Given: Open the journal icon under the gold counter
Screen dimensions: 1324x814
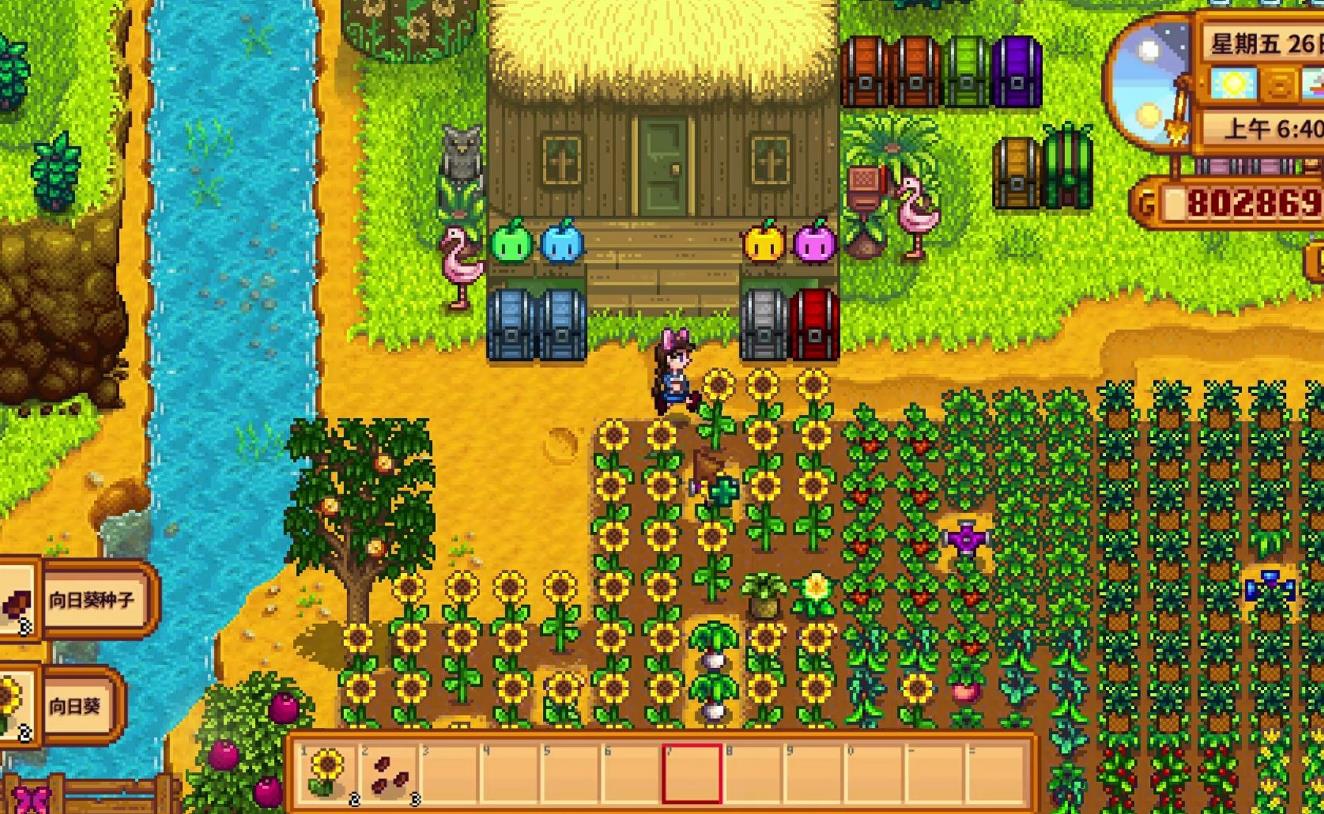Looking at the screenshot, I should 1315,261.
